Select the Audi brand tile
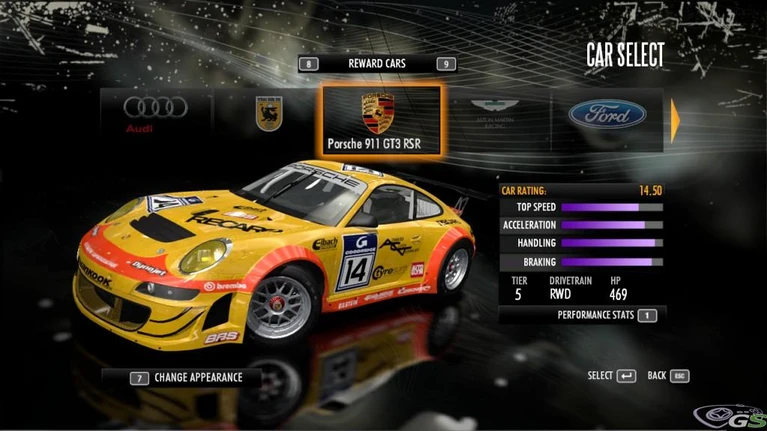 click(155, 114)
